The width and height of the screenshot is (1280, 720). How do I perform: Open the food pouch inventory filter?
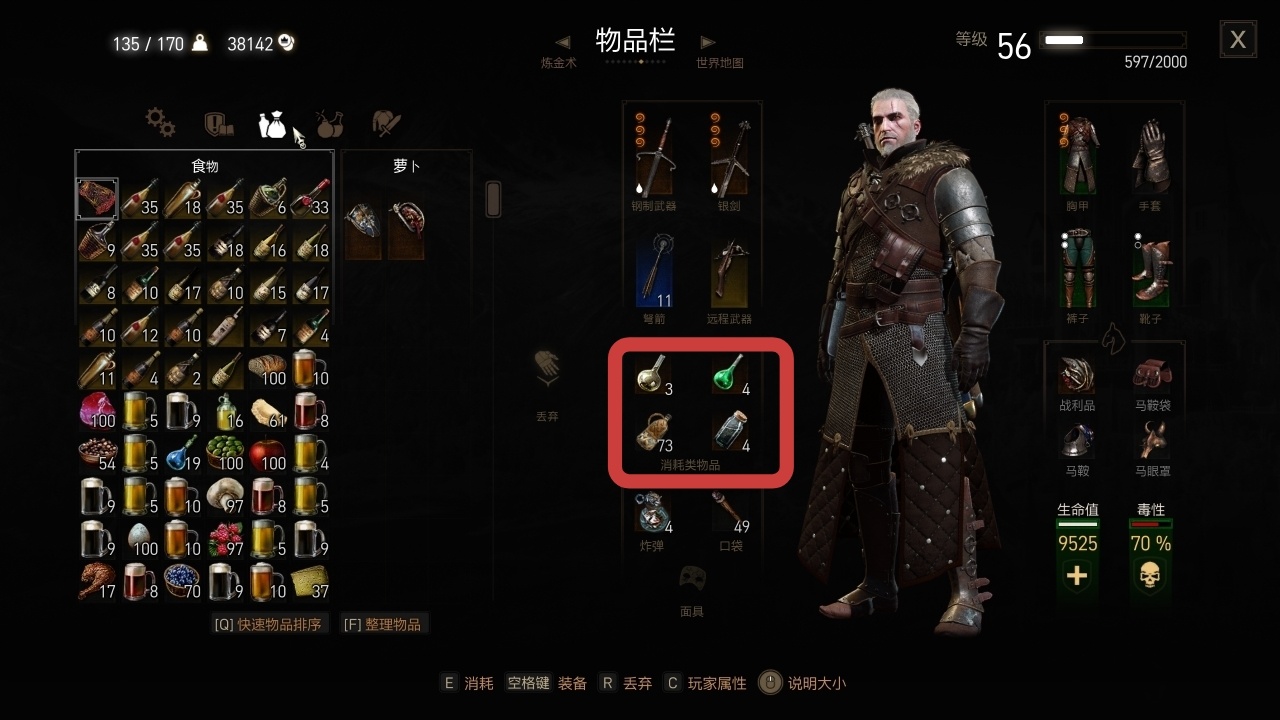coord(272,122)
